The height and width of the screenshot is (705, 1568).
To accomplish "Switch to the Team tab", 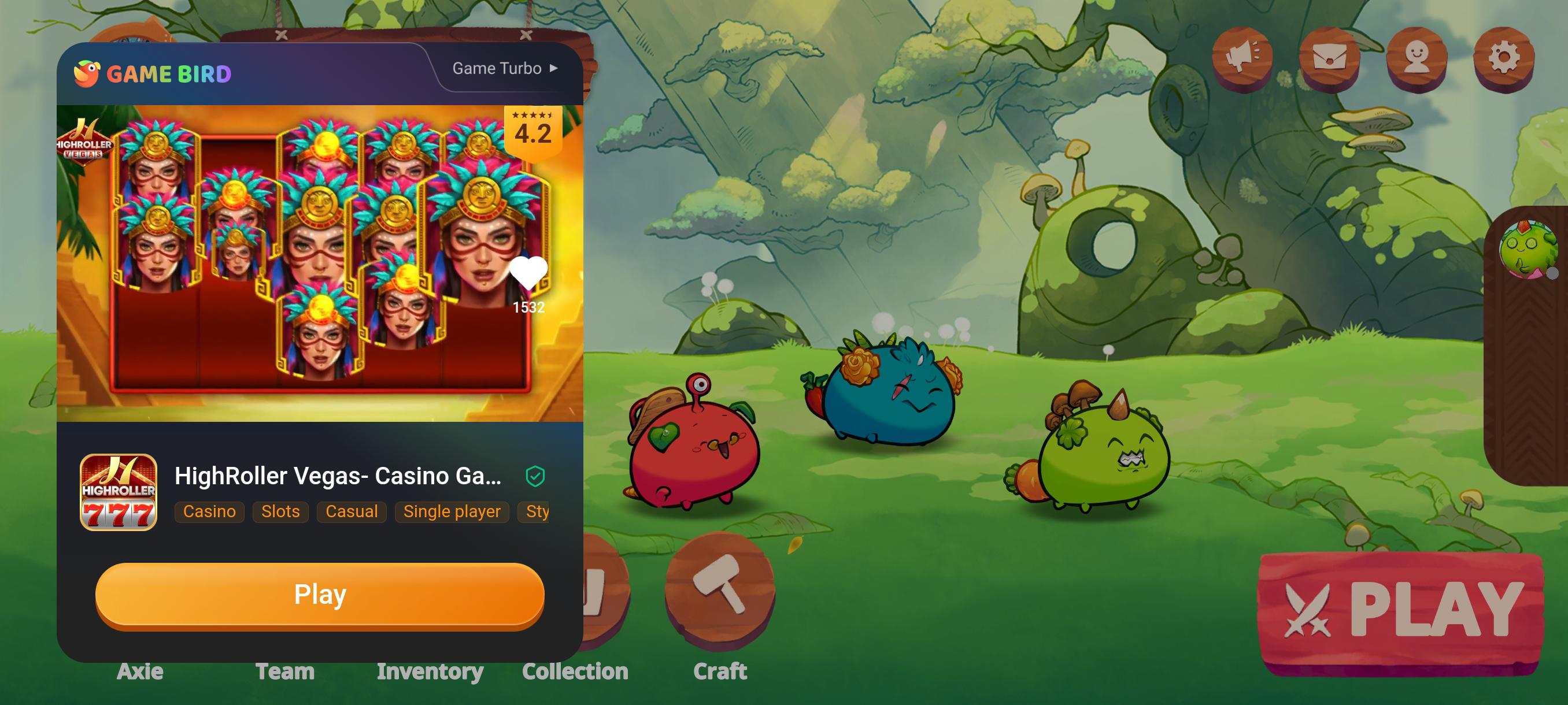I will tap(285, 671).
